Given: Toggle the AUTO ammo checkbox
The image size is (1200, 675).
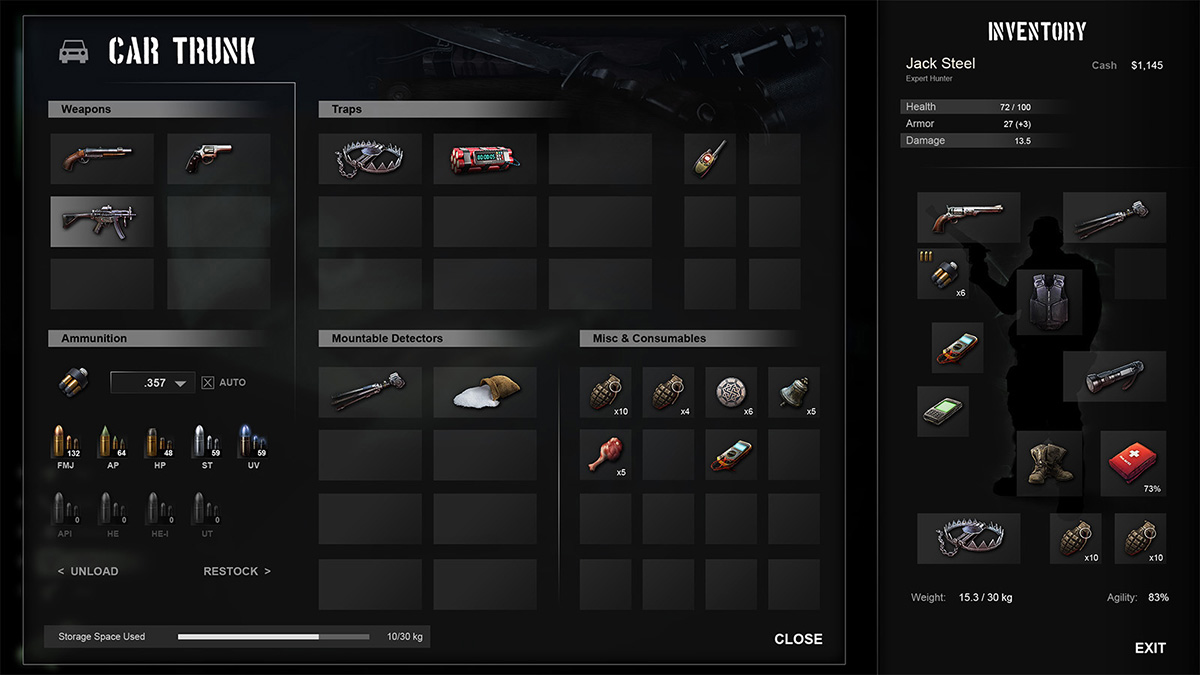Looking at the screenshot, I should click(x=208, y=382).
